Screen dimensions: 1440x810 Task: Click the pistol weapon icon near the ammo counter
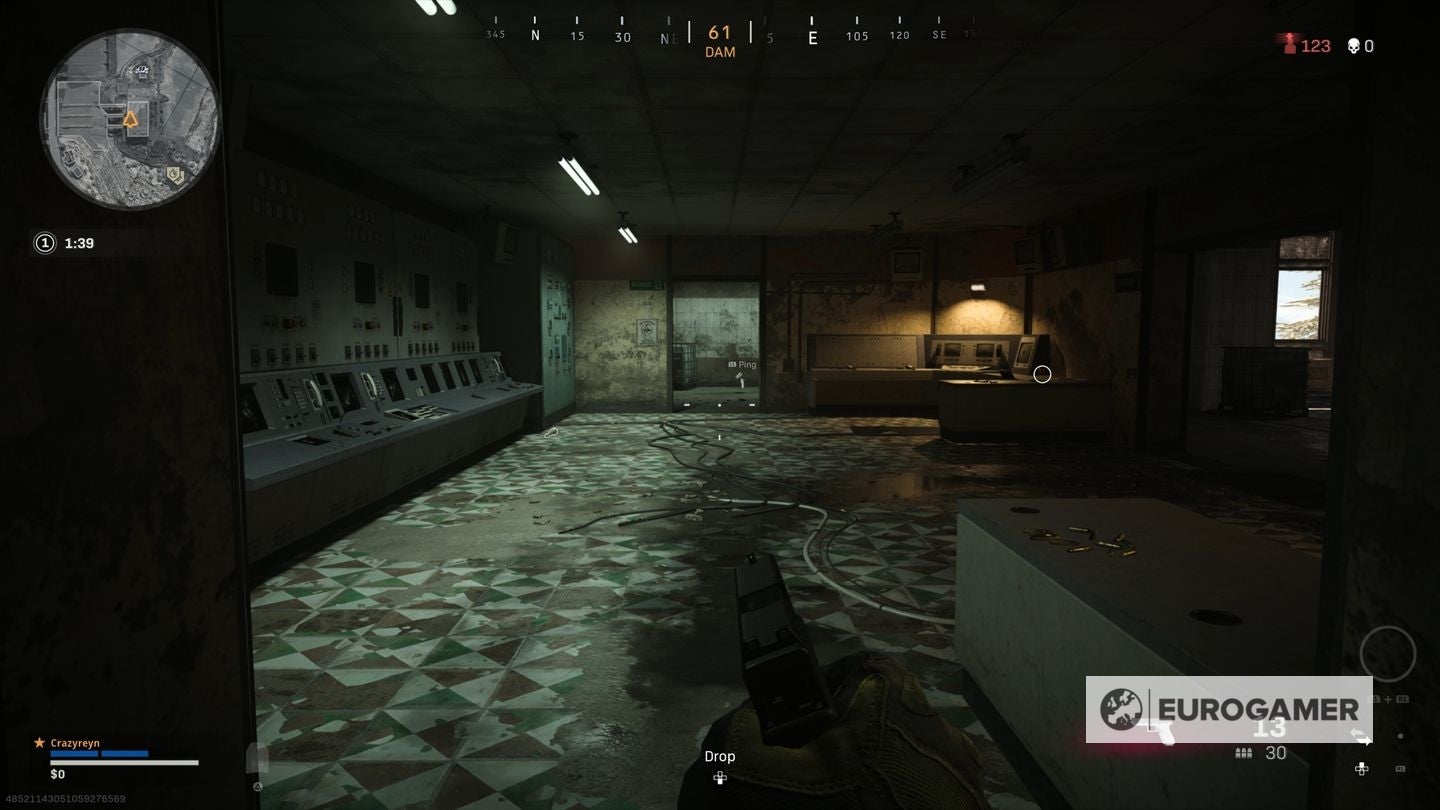point(1162,732)
